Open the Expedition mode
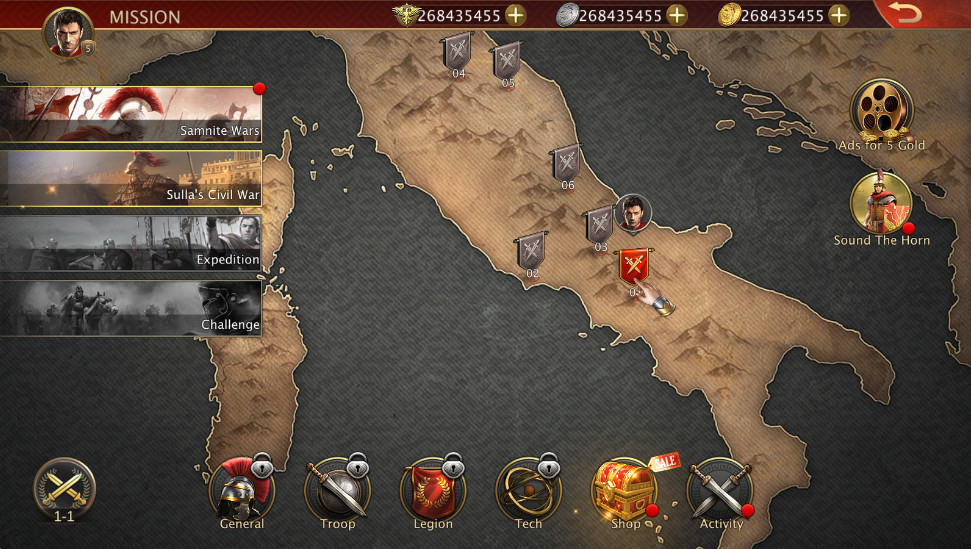Image resolution: width=971 pixels, height=549 pixels. point(131,242)
